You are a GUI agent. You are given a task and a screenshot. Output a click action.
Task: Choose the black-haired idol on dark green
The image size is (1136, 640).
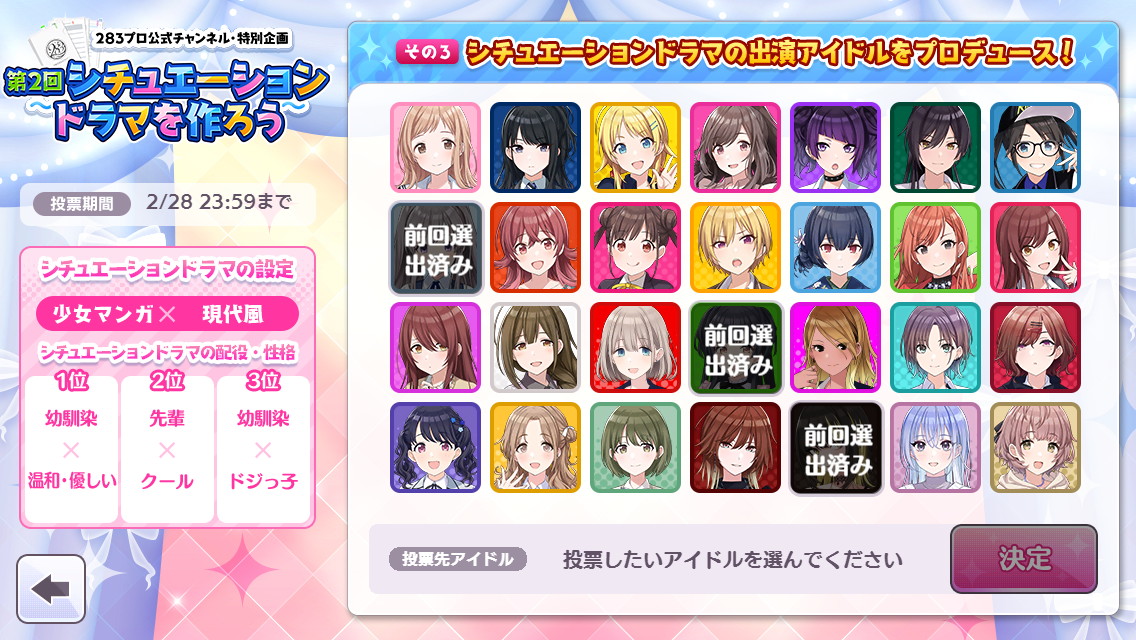[935, 147]
